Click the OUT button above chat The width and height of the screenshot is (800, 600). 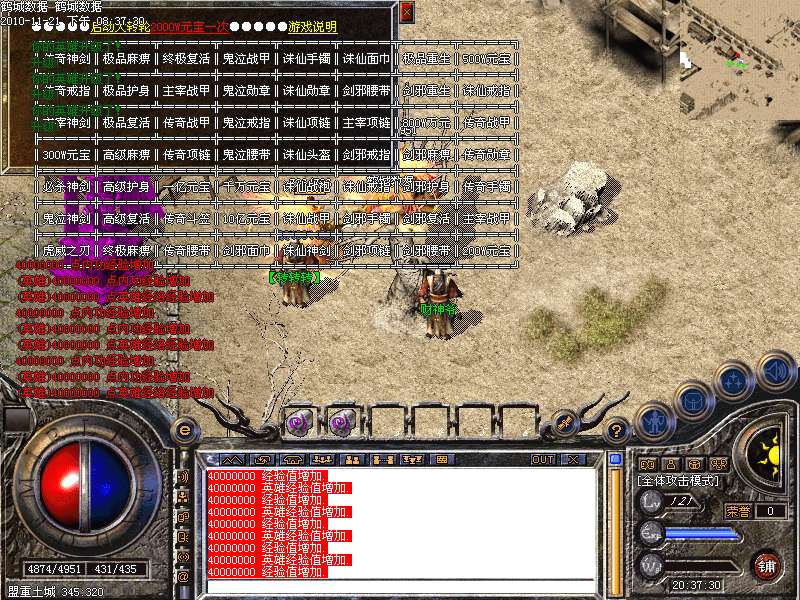click(543, 460)
